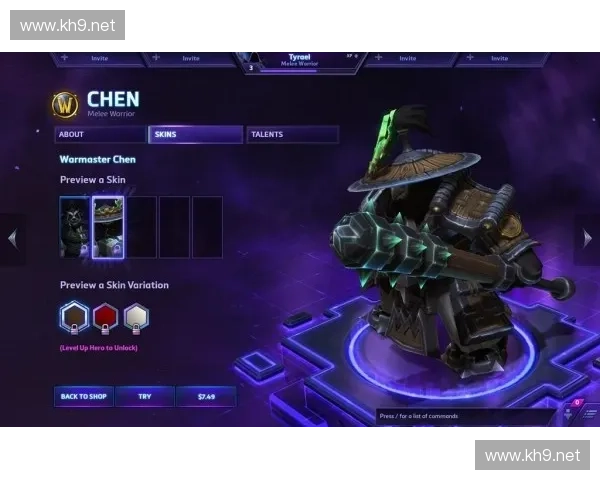Open the Talents tab
Image resolution: width=600 pixels, height=480 pixels.
click(291, 135)
